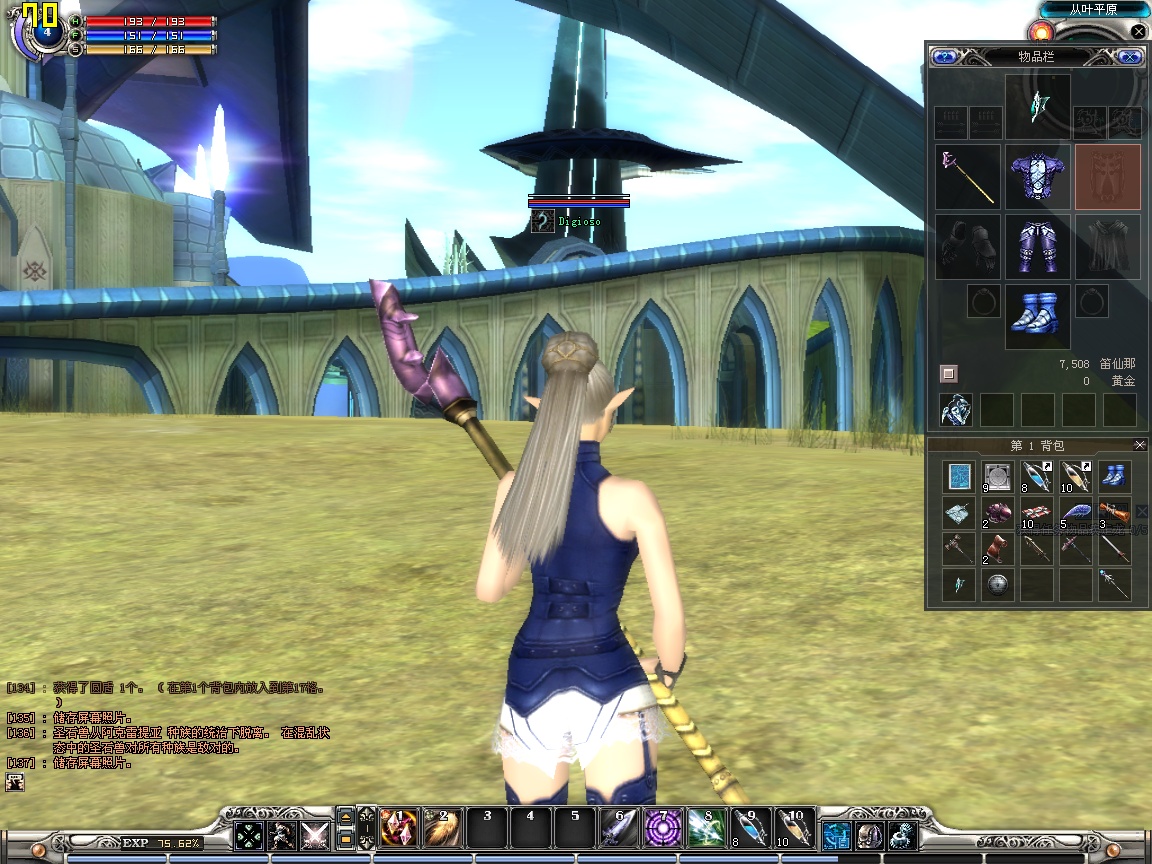Choose the equipped teal headpiece slot
1152x864 pixels.
(x=1037, y=106)
